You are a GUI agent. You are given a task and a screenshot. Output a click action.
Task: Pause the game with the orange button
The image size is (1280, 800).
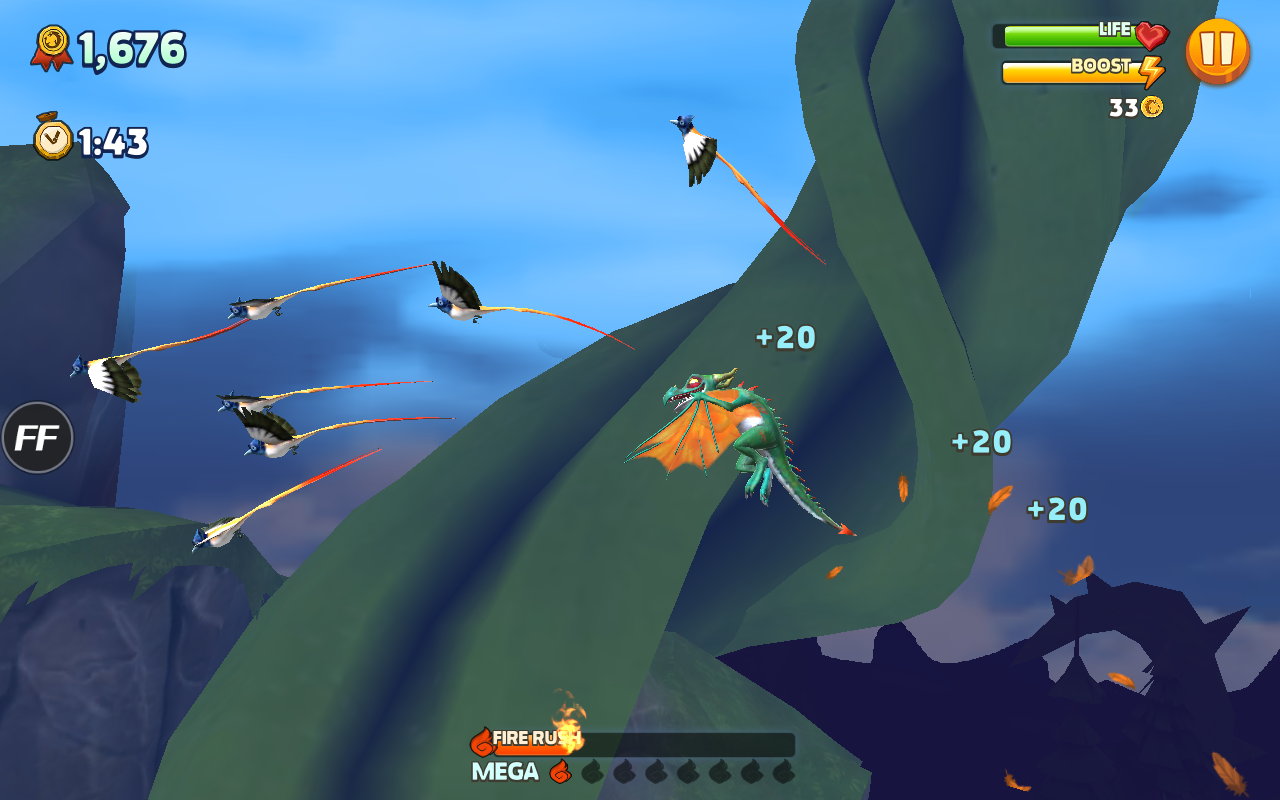[1217, 50]
